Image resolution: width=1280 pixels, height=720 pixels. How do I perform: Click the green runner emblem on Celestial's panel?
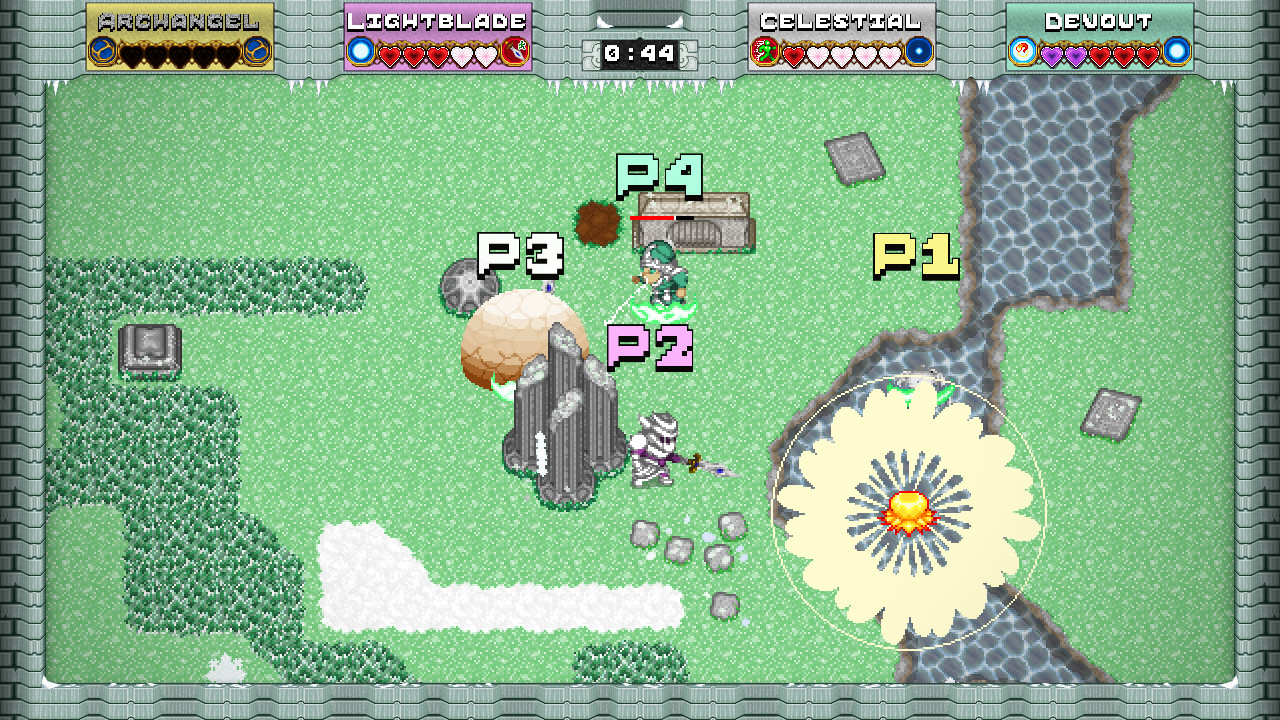(762, 50)
